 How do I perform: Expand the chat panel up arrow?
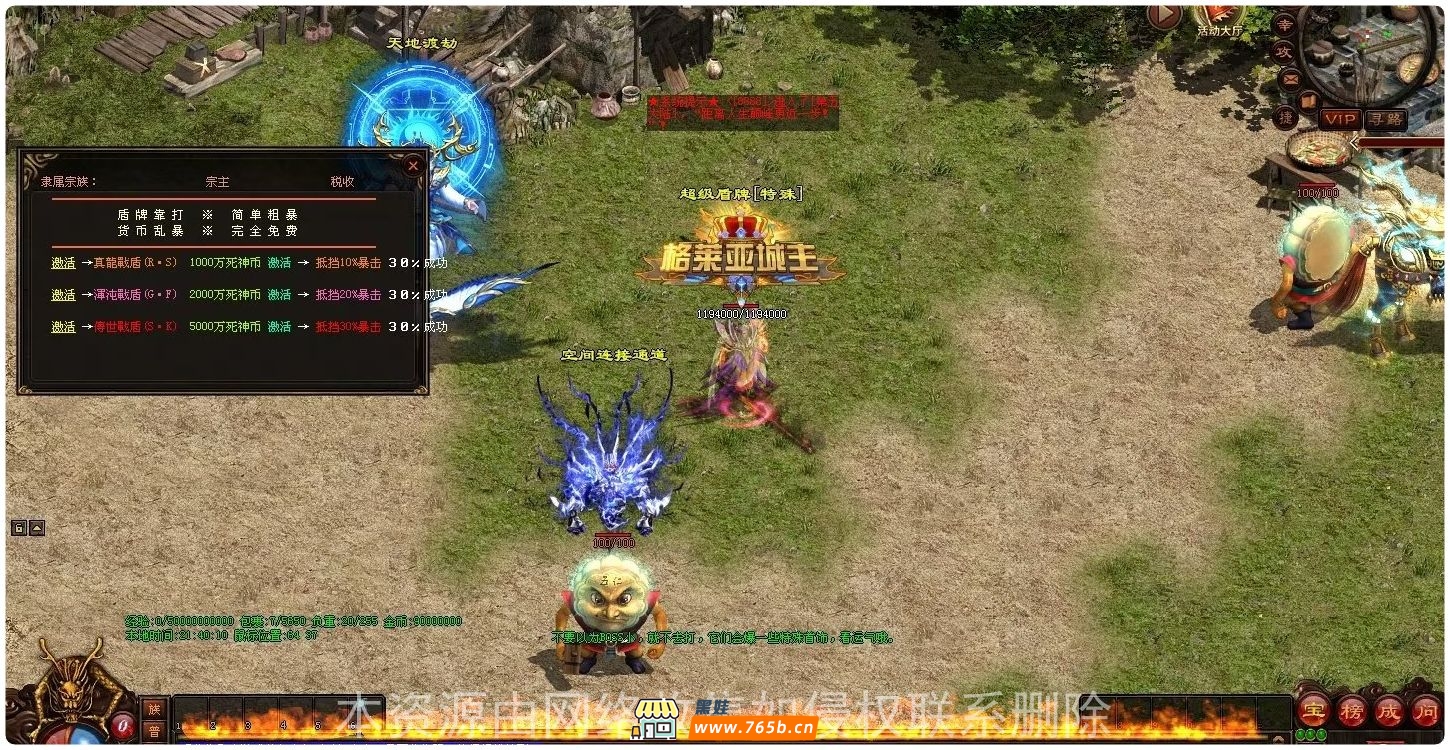point(37,528)
